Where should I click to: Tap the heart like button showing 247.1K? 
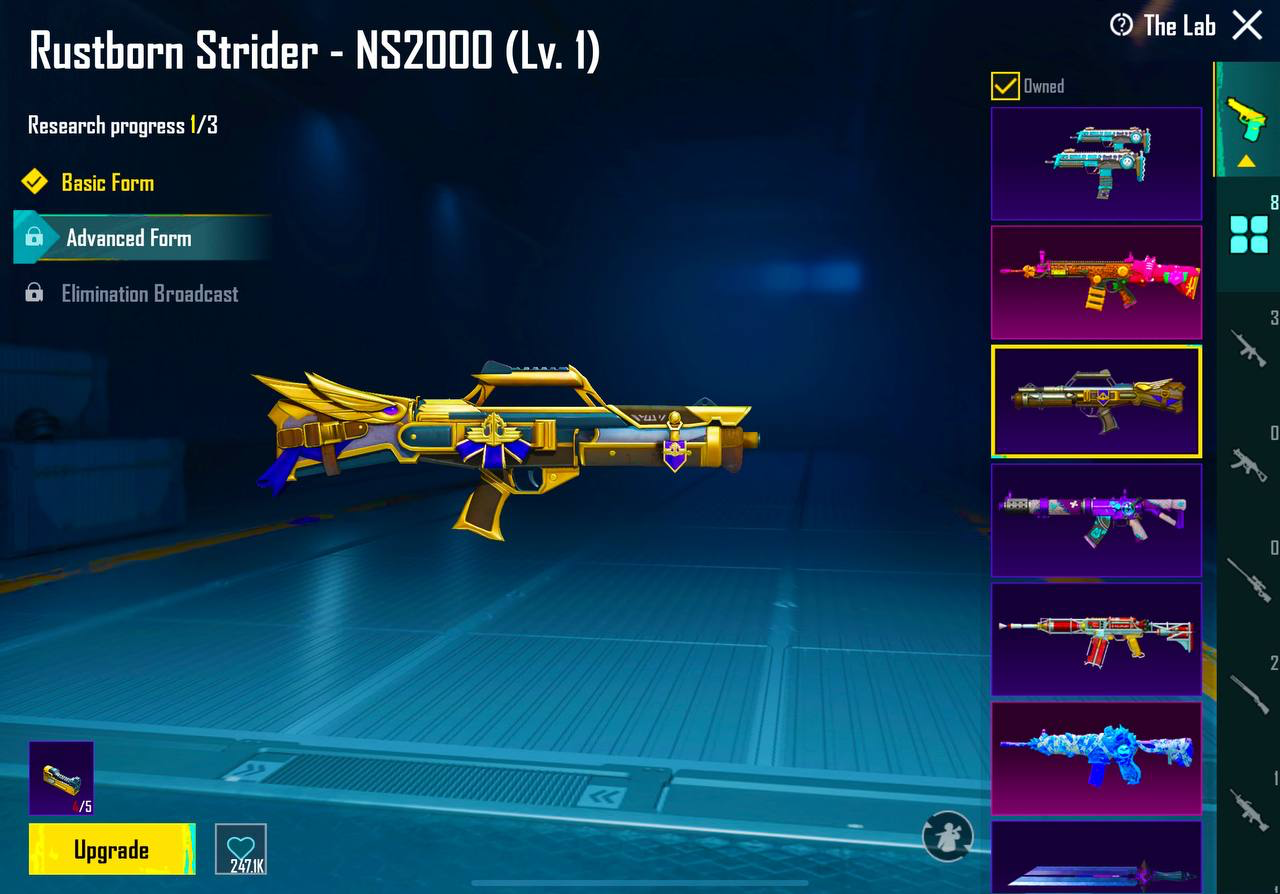tap(241, 849)
